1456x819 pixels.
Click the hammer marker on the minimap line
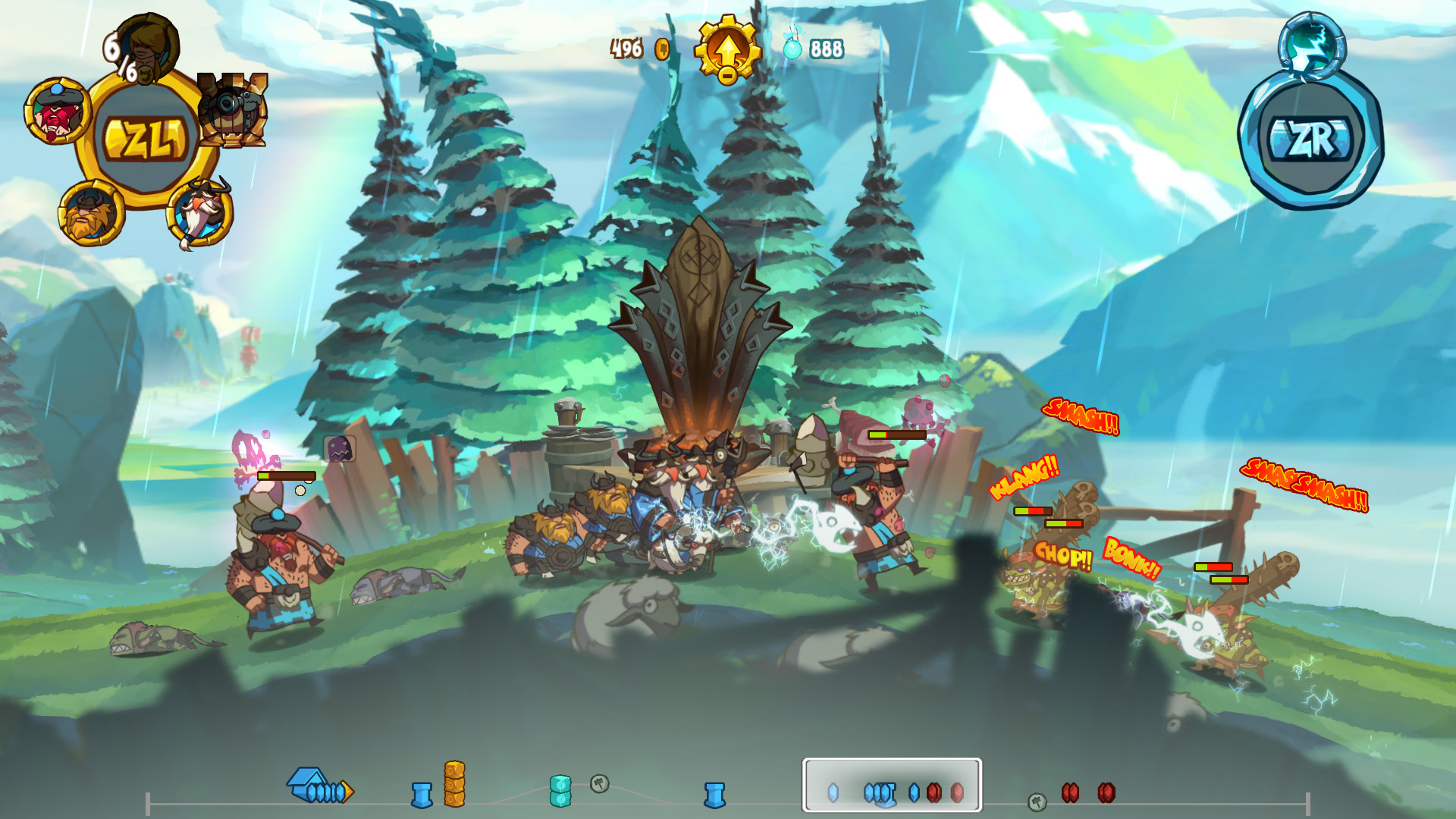599,785
